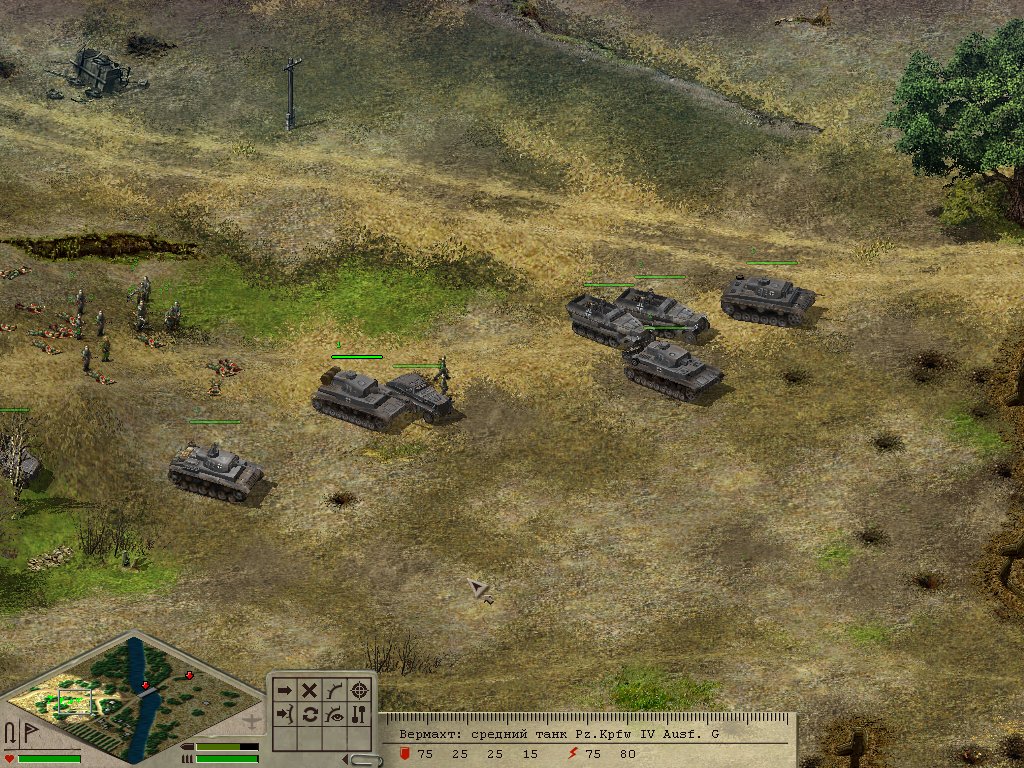This screenshot has height=768, width=1024.
Task: Choose the curved branch command icon
Action: [x=335, y=690]
